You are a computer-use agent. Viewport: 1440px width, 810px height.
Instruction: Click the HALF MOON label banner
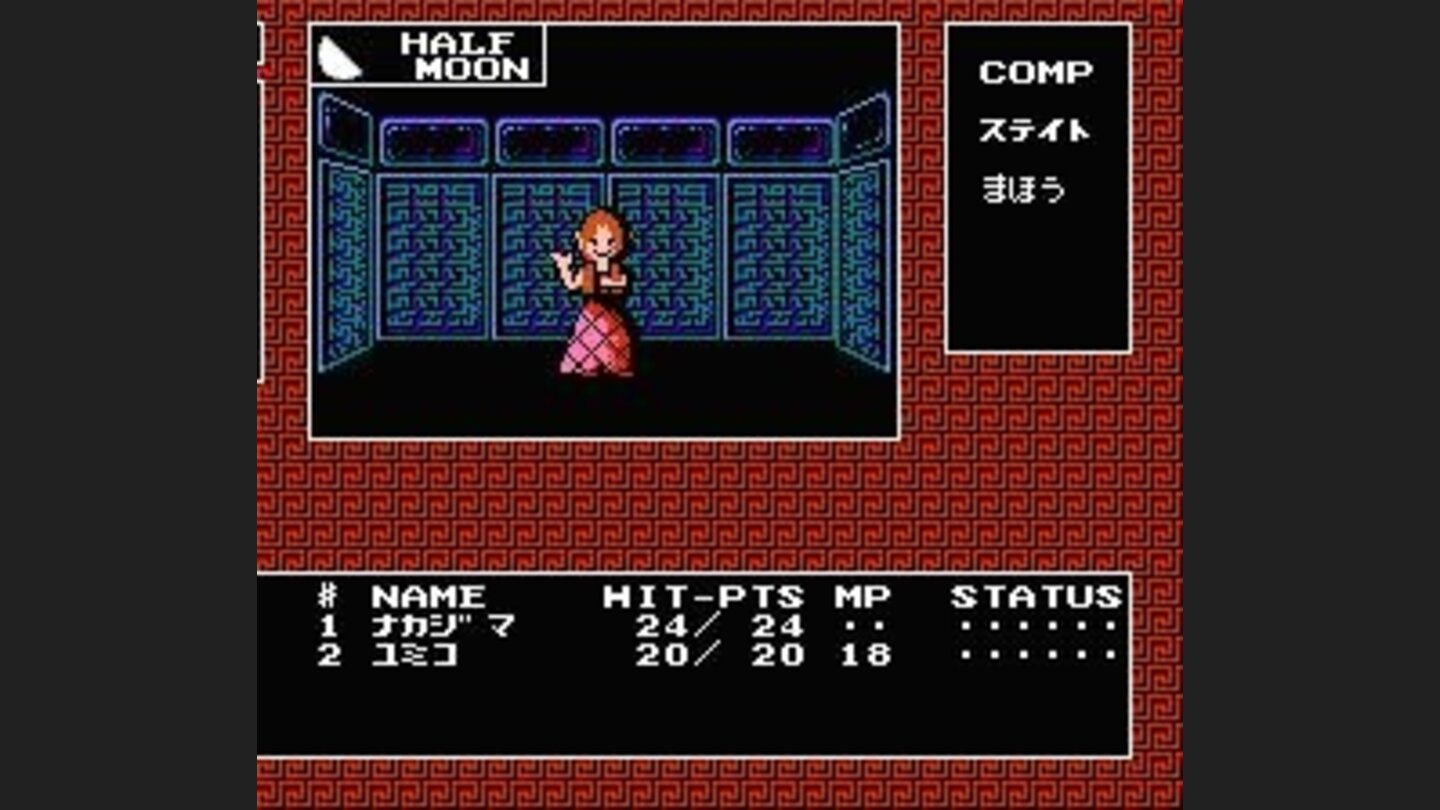pos(462,58)
